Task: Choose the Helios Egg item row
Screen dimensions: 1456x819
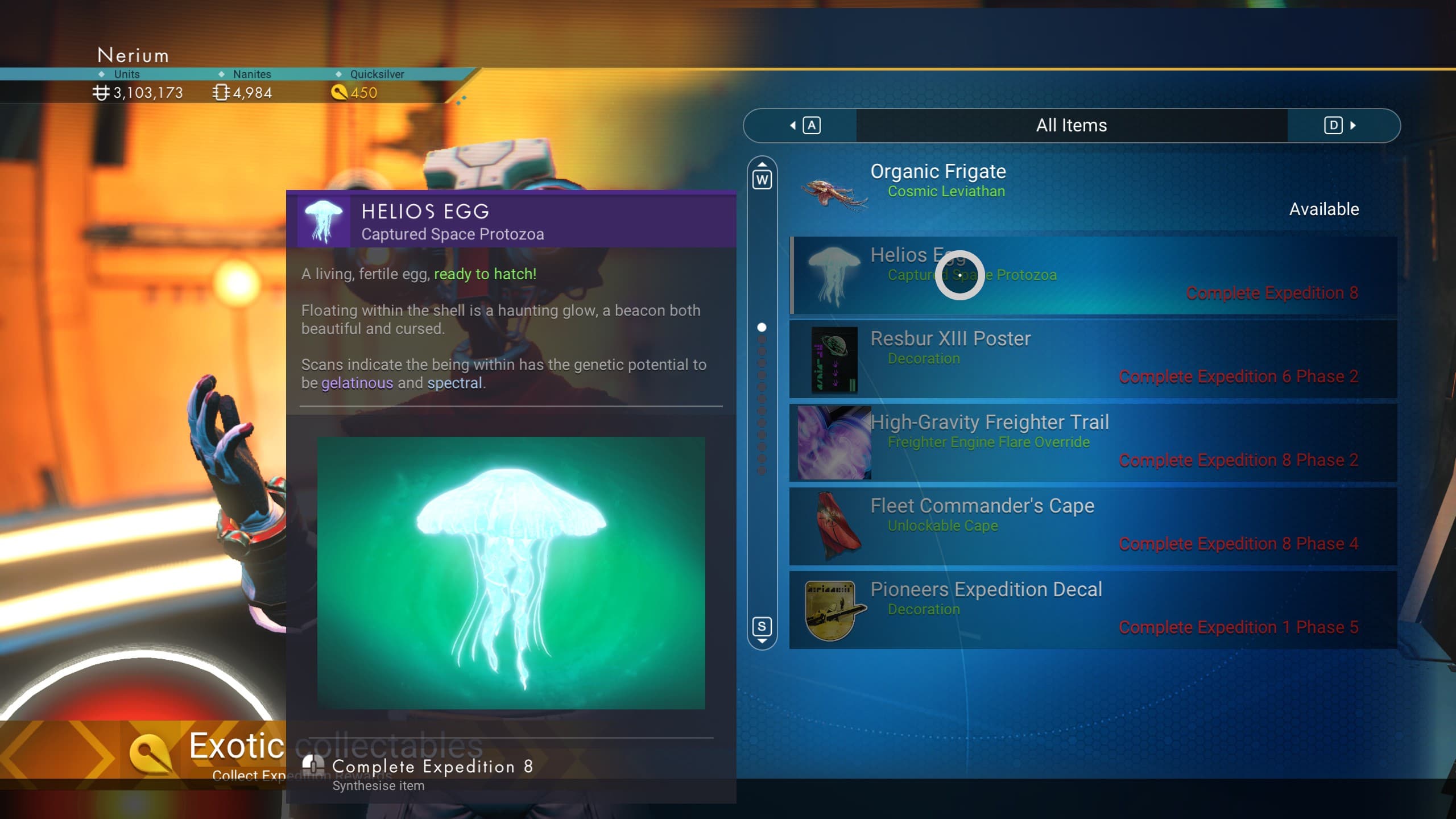Action: click(1092, 275)
